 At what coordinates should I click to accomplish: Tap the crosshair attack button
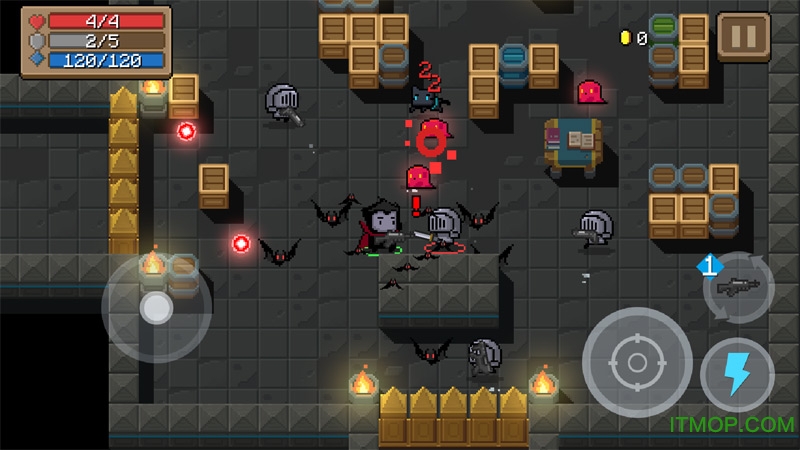(x=637, y=361)
